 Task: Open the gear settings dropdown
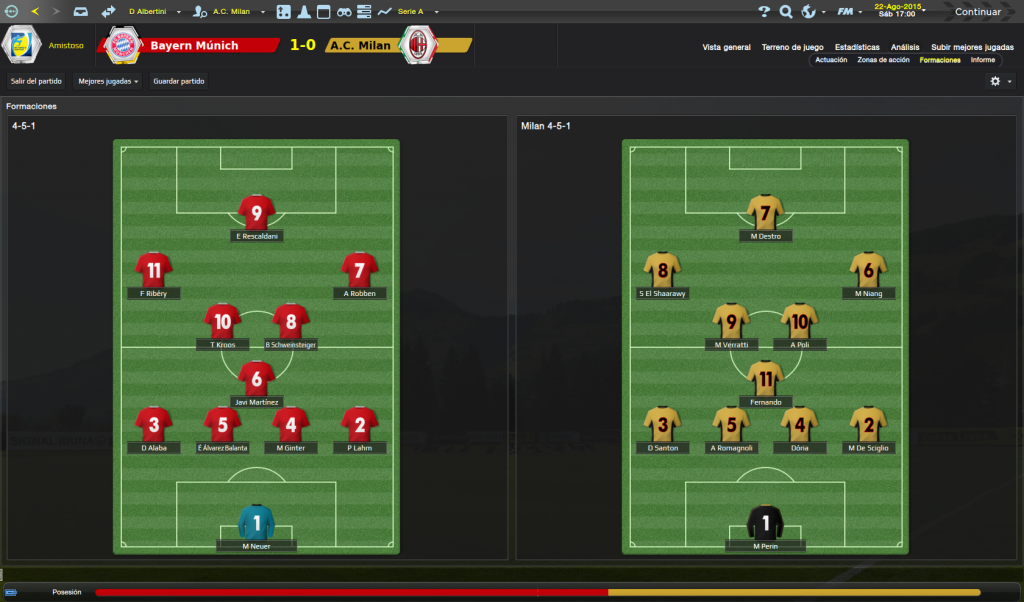(1000, 81)
